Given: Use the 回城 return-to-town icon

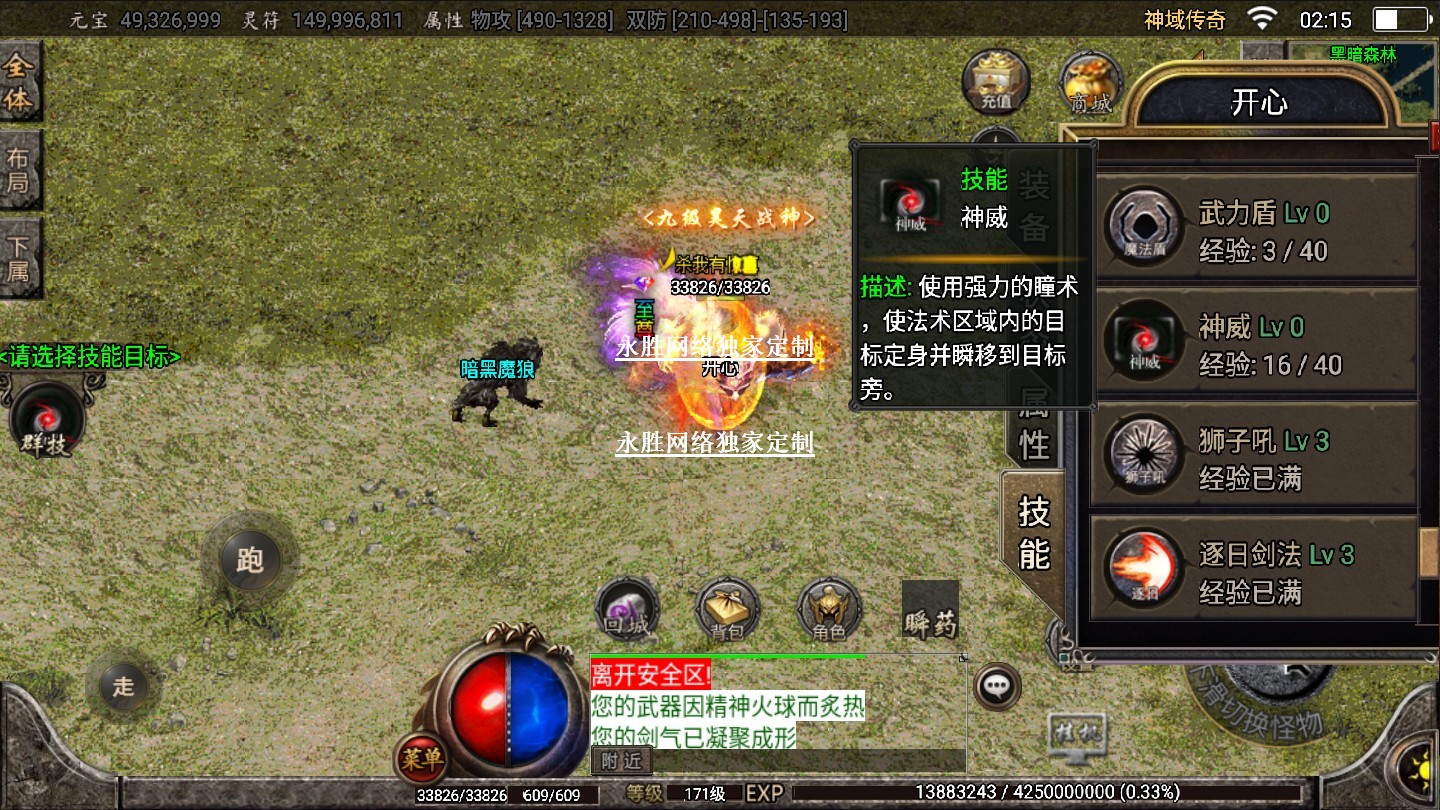Looking at the screenshot, I should pos(627,609).
